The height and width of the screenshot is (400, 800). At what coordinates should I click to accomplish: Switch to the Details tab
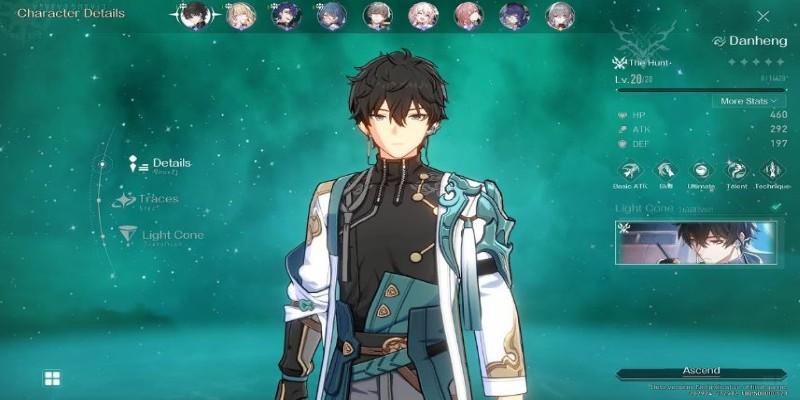171,163
